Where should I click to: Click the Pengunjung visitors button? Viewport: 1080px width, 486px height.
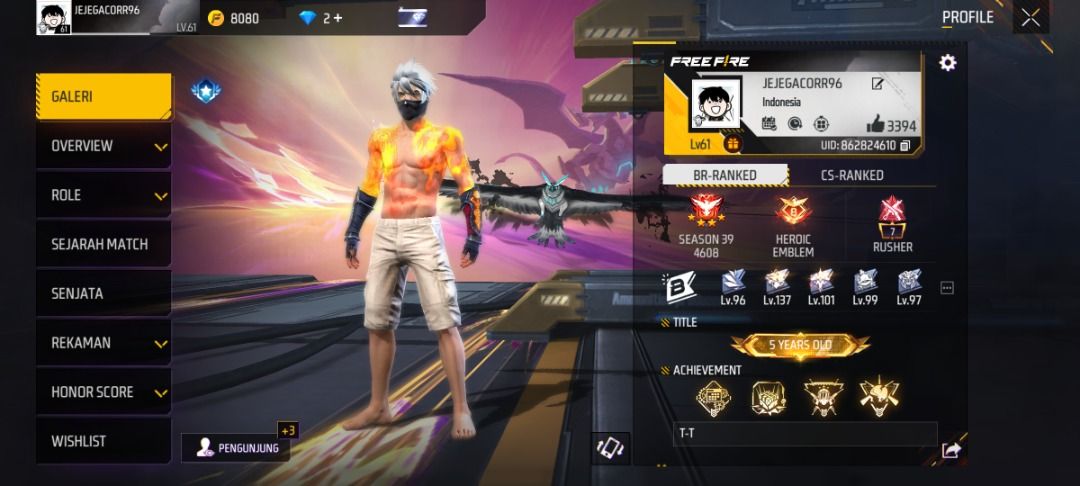coord(235,447)
